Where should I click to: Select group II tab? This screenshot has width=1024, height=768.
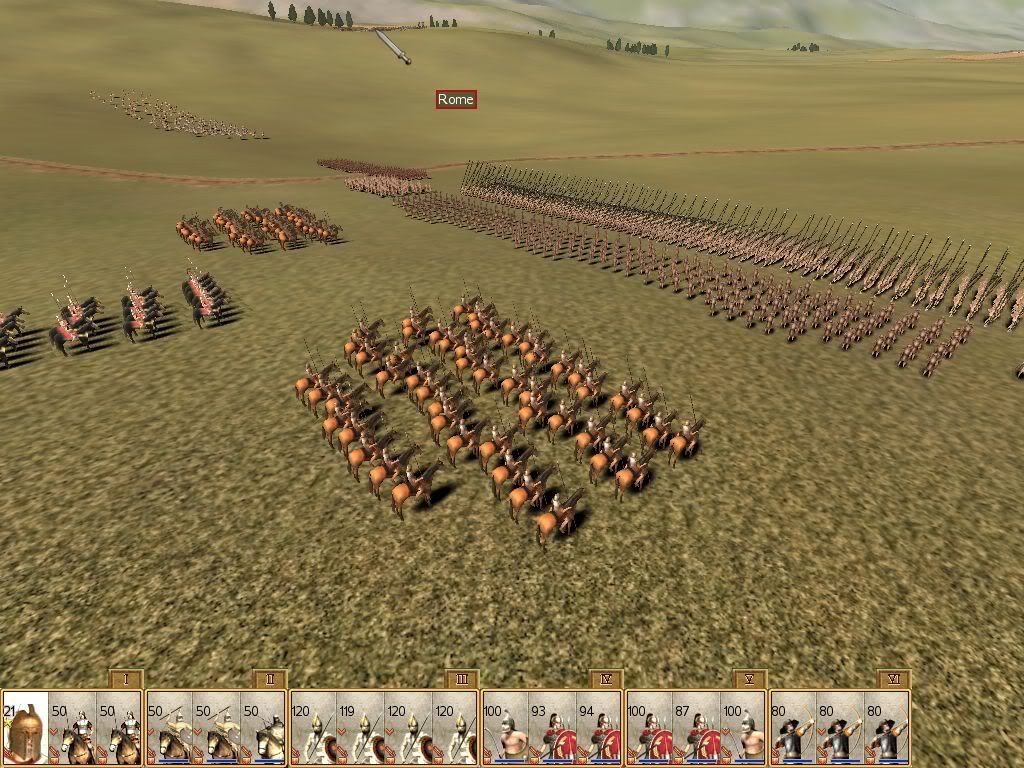[x=270, y=680]
